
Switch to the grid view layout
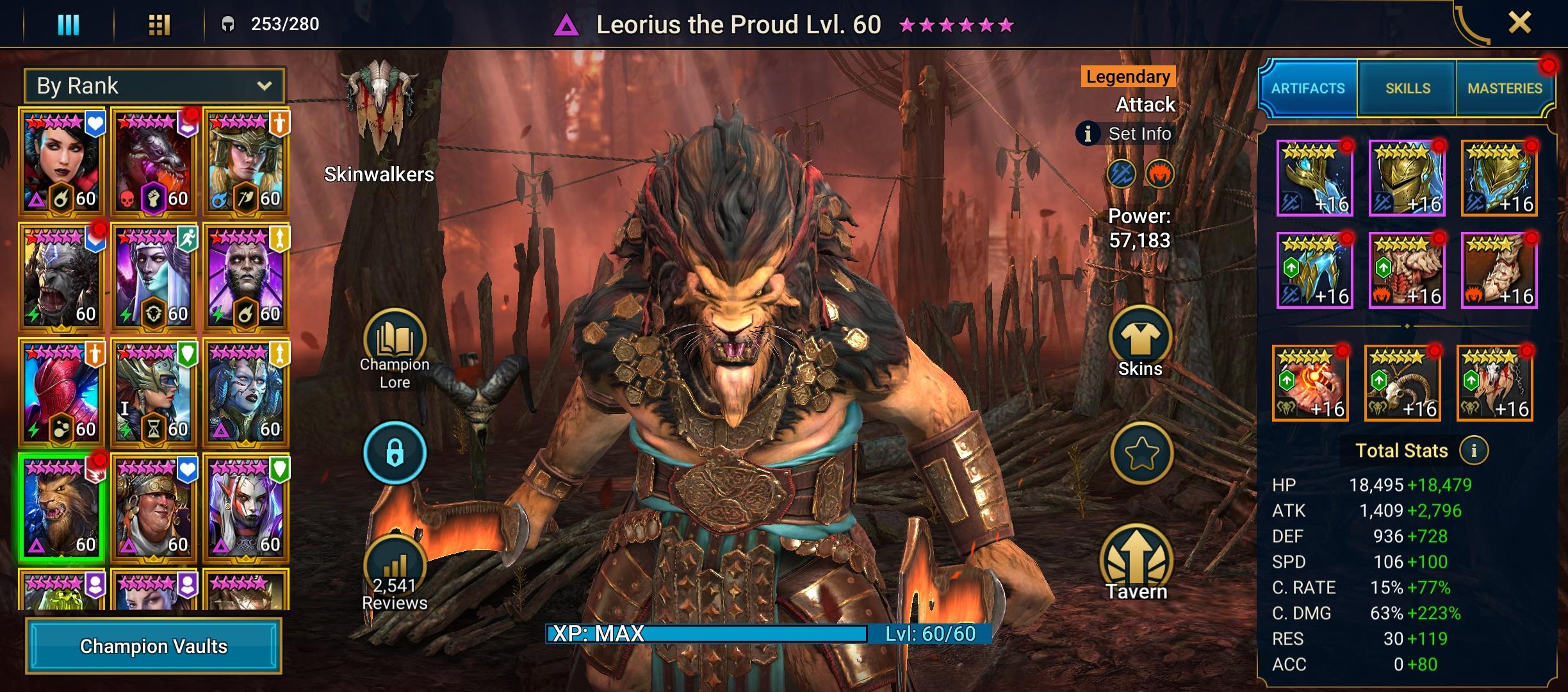[159, 24]
